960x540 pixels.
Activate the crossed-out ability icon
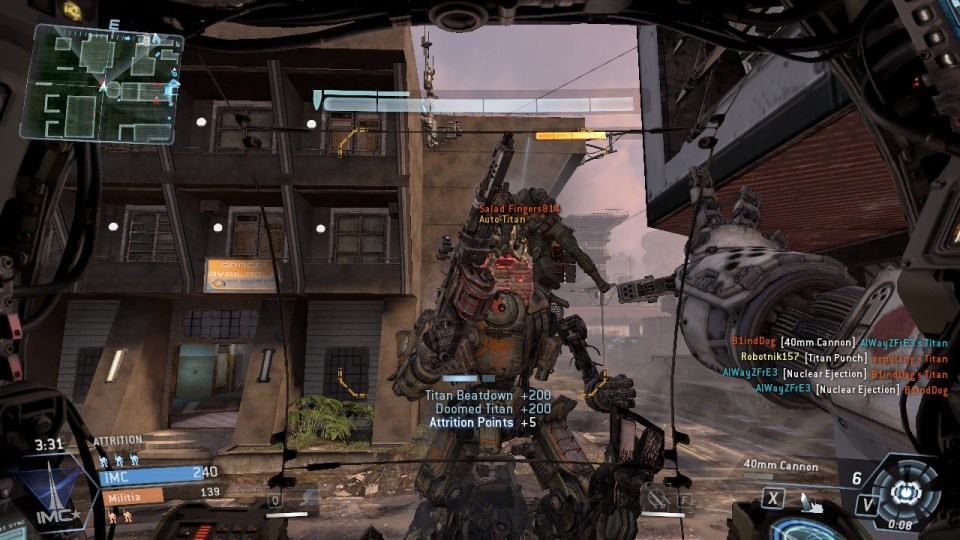657,496
